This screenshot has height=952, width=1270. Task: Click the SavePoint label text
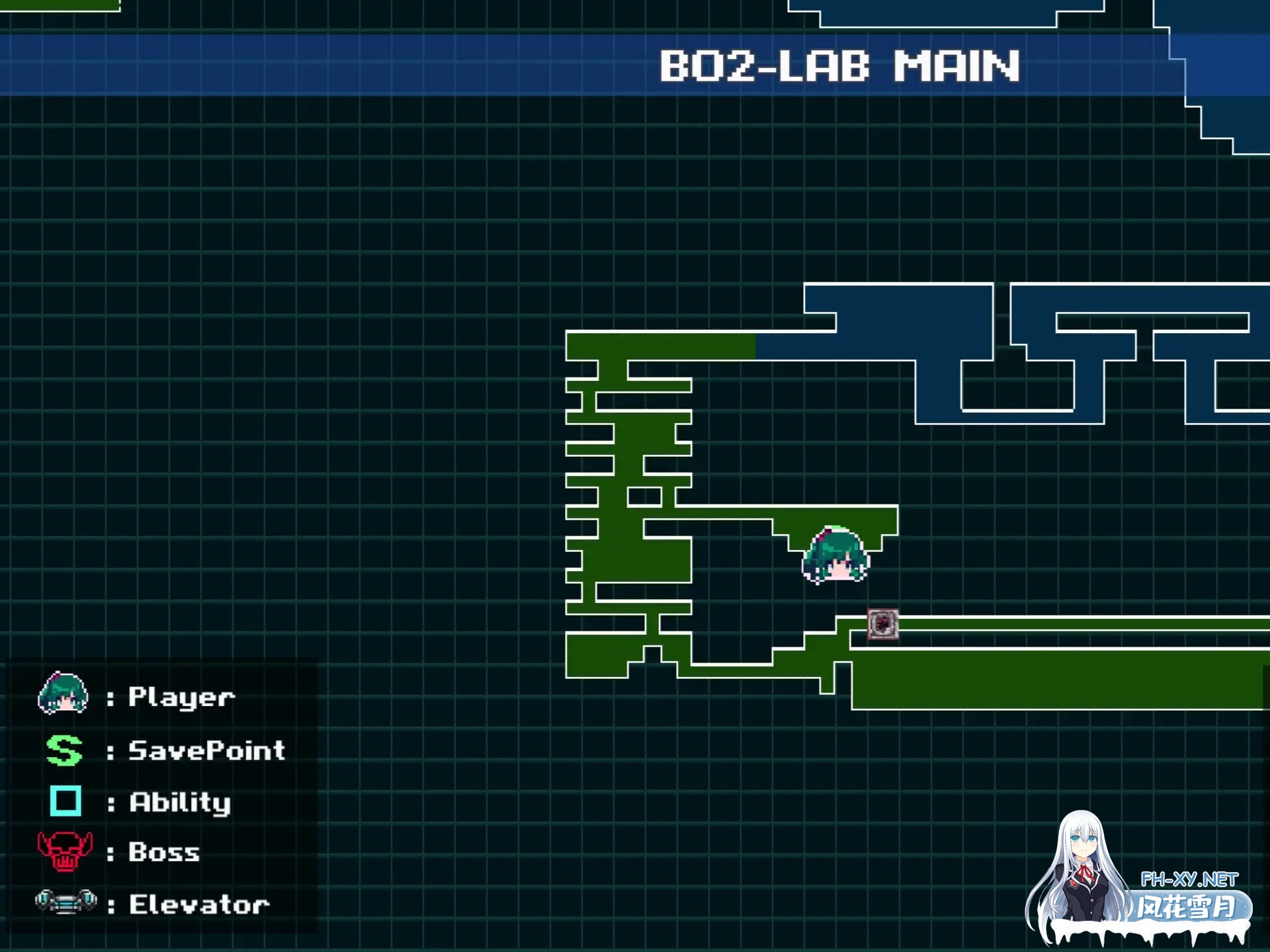[x=206, y=750]
